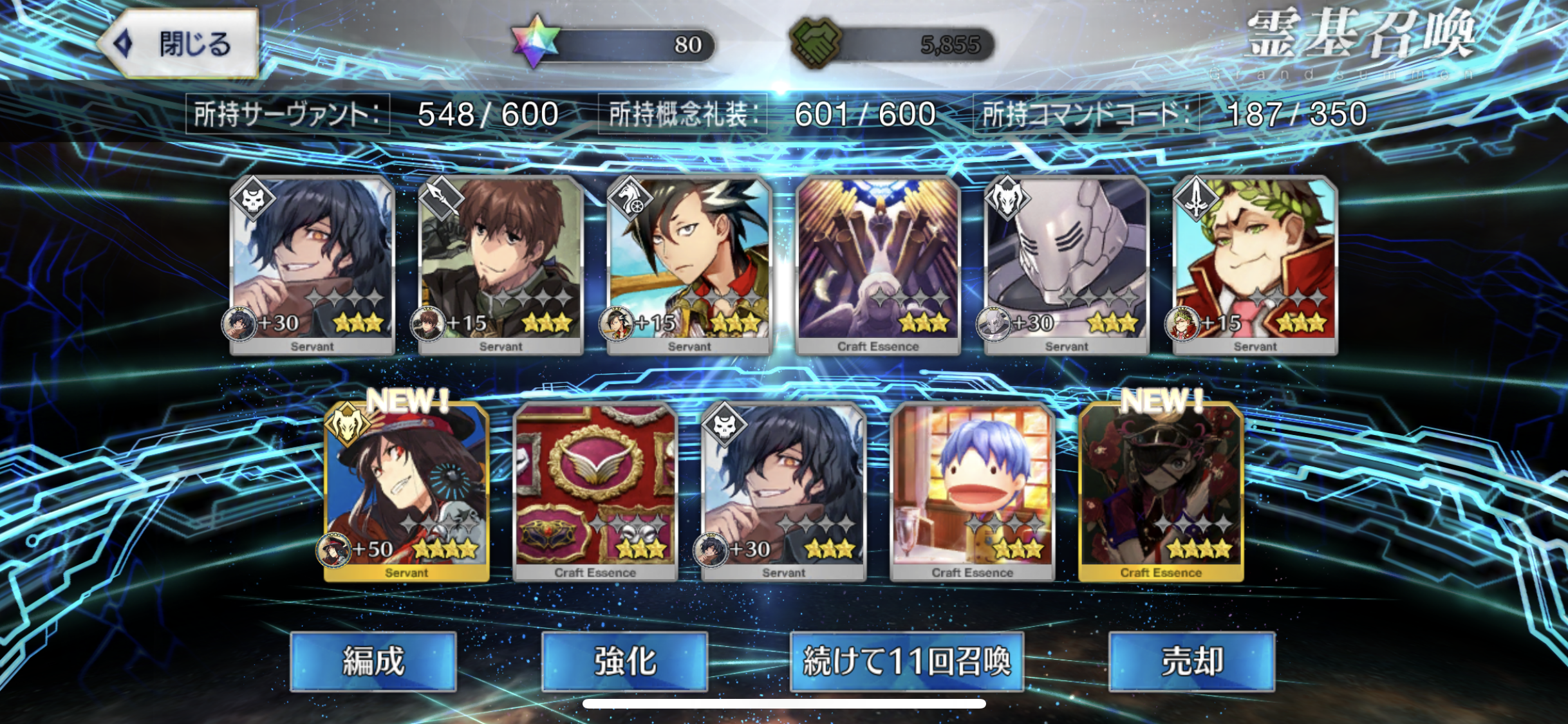Close the summon results with 閉じる

pos(182,44)
